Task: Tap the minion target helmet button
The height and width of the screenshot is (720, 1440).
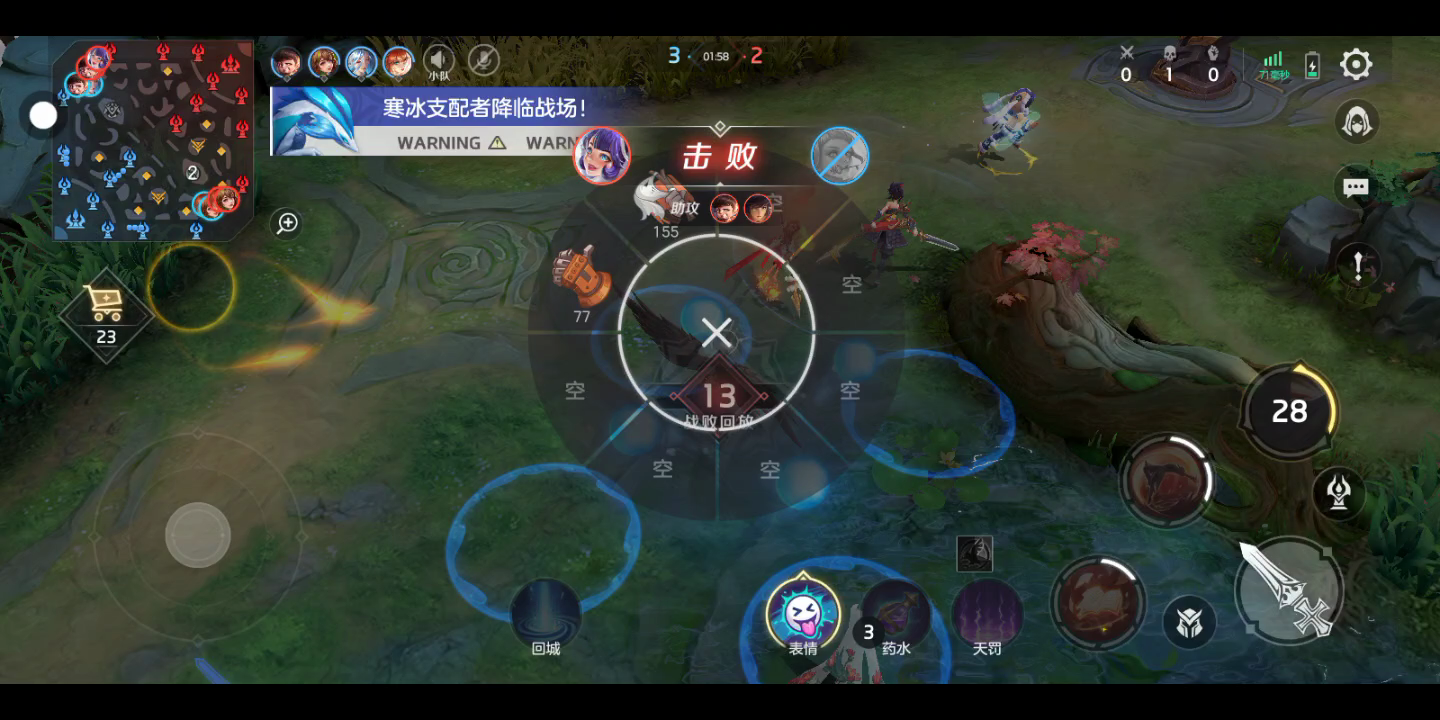Action: point(1190,621)
